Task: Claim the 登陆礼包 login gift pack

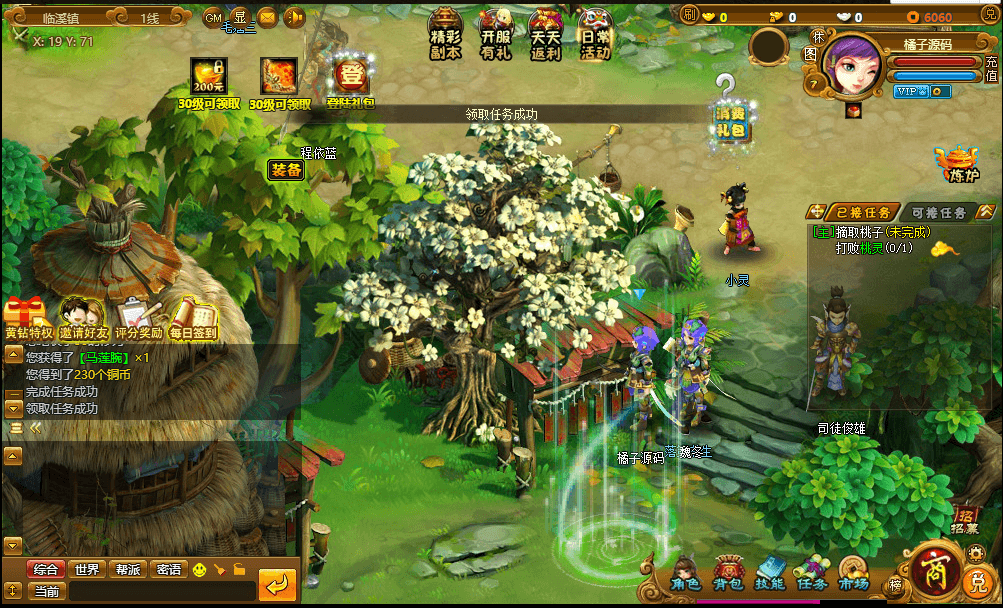Action: (x=351, y=80)
